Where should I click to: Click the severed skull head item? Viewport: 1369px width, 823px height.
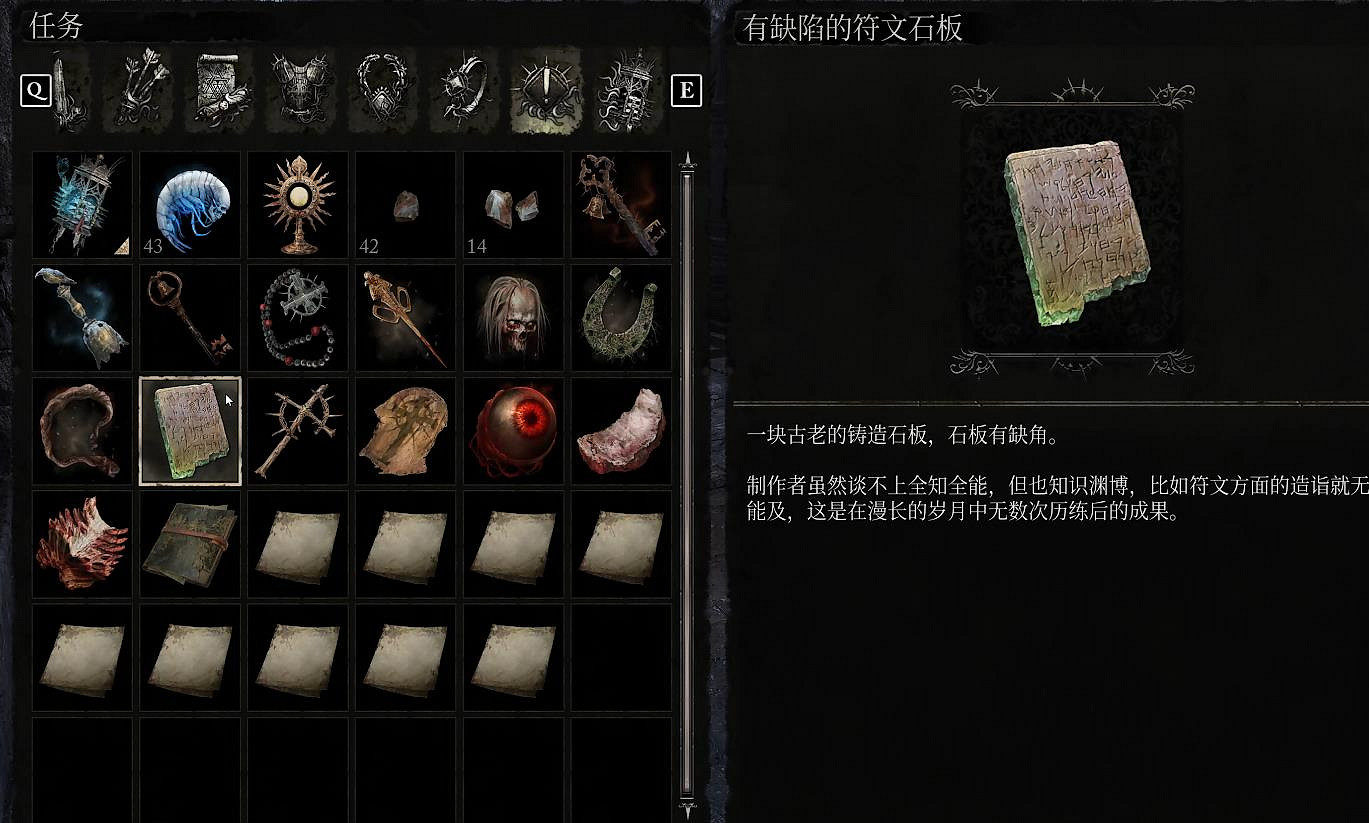pos(513,317)
